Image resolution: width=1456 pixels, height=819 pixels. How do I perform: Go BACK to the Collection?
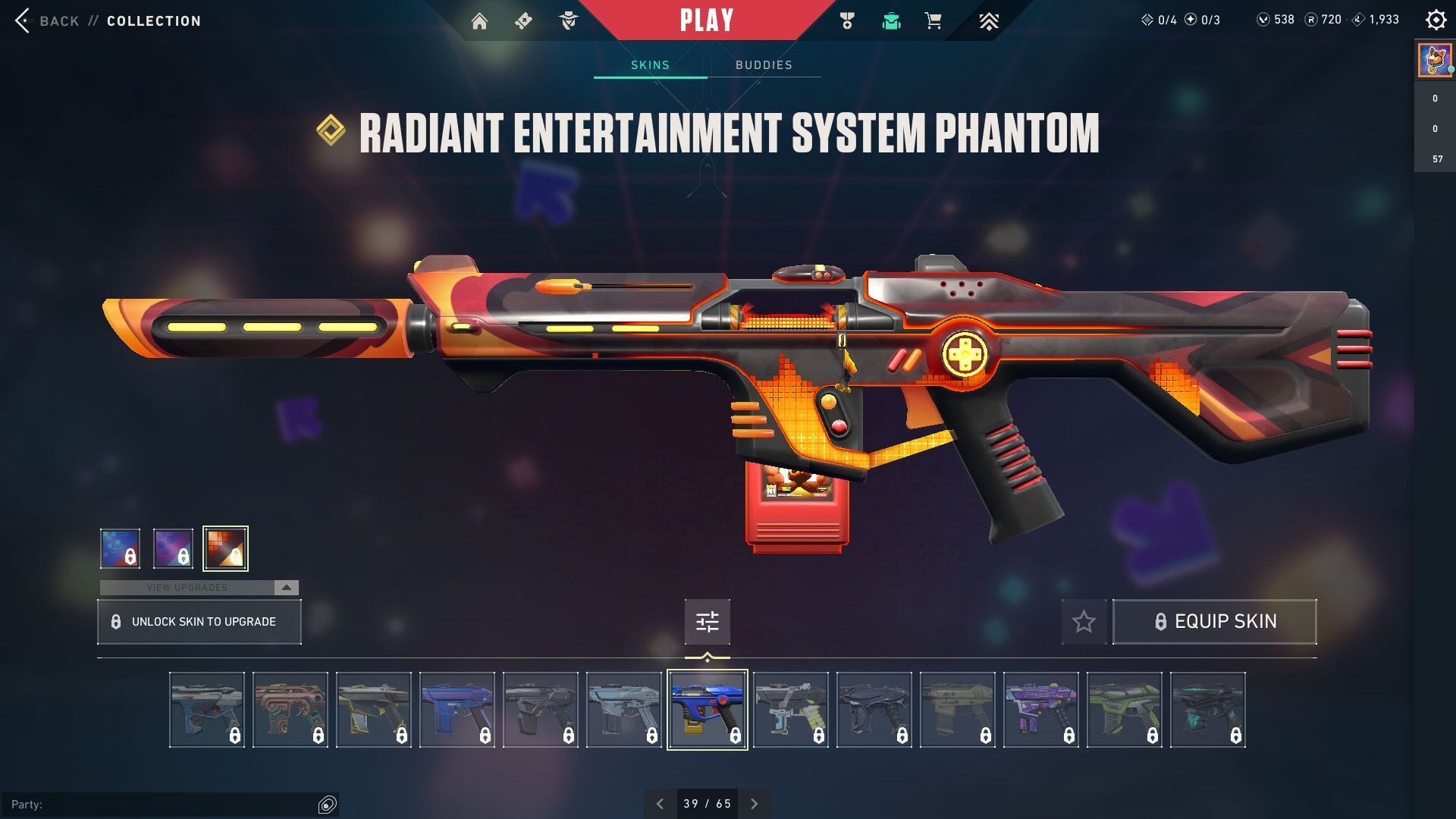pyautogui.click(x=47, y=20)
